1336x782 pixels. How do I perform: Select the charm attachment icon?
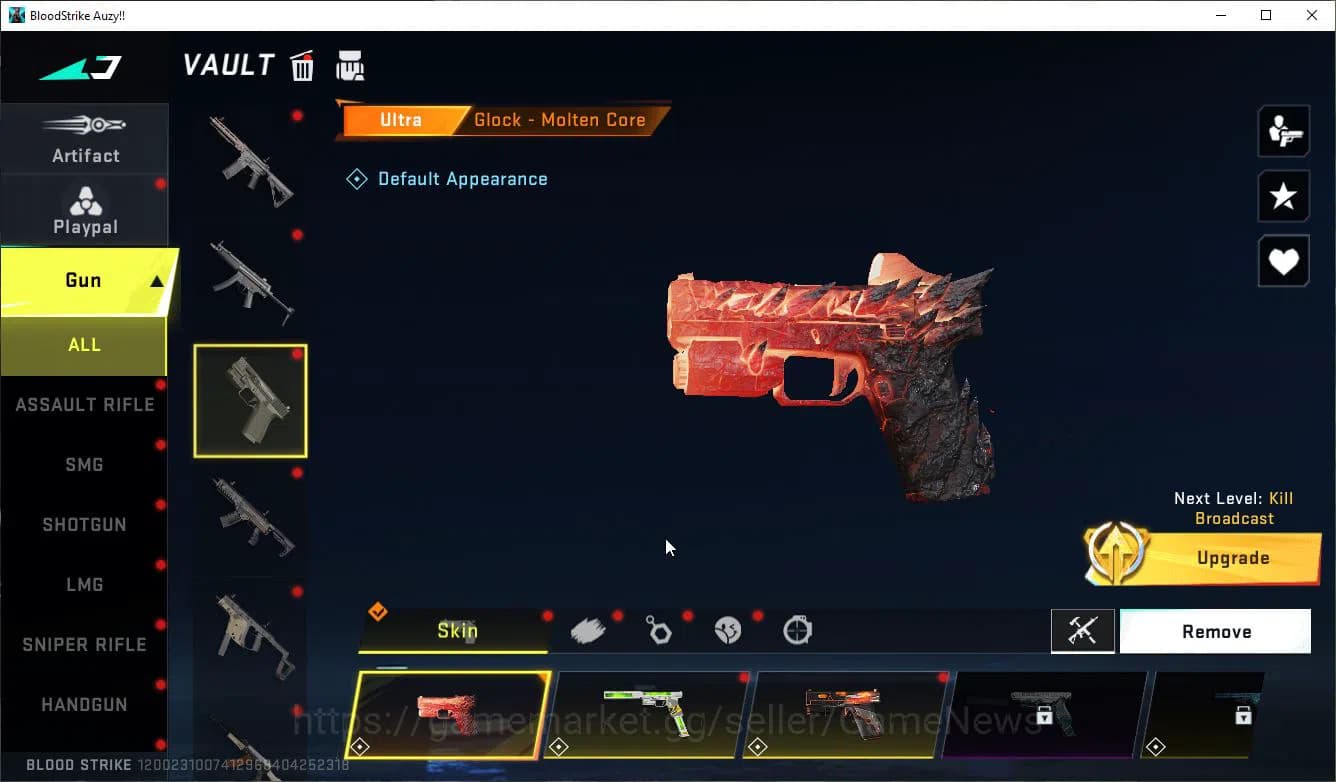point(660,630)
